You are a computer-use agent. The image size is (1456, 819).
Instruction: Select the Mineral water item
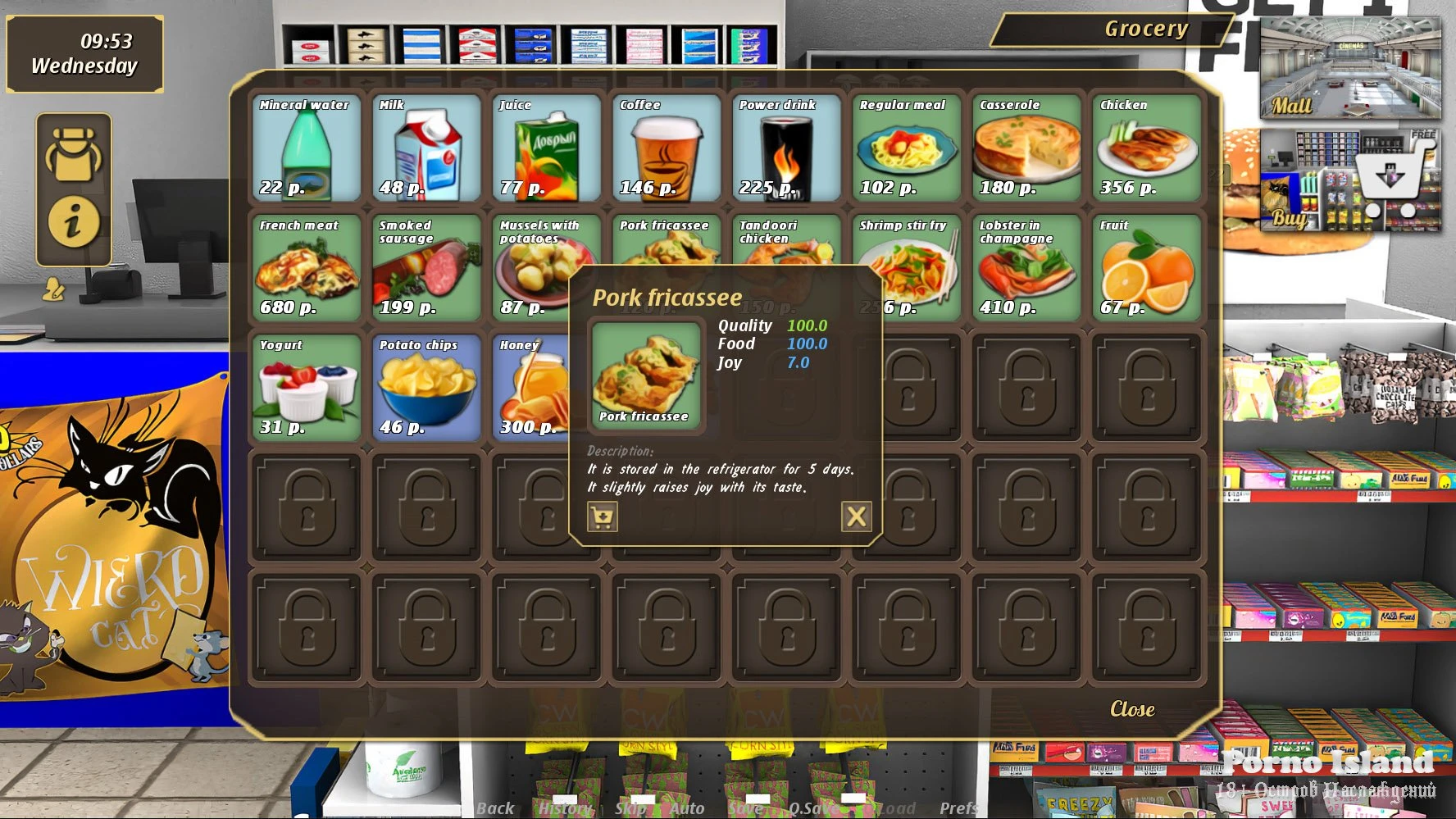click(306, 148)
